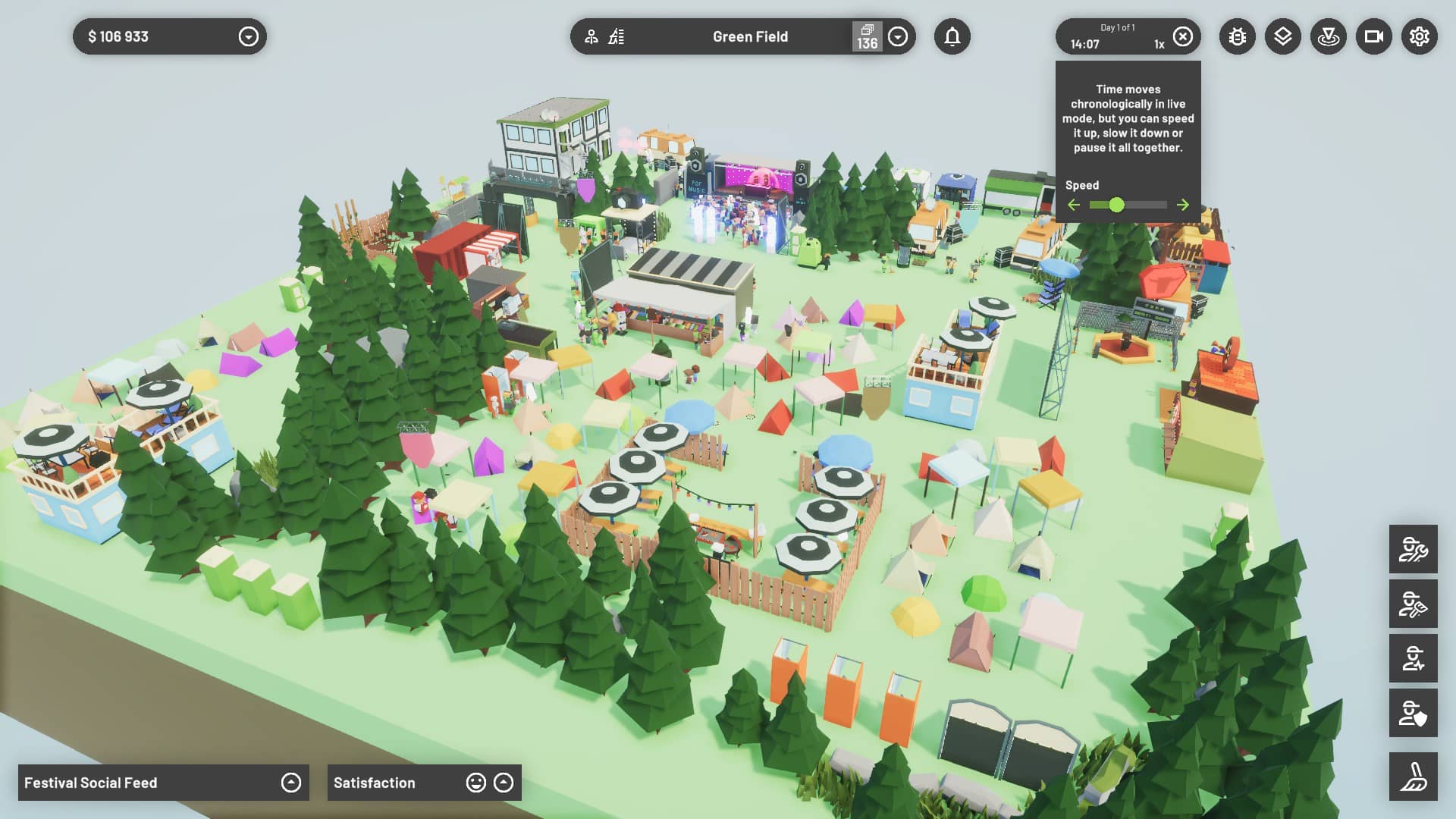Viewport: 1456px width, 819px height.
Task: Click the Satisfaction smiley face icon
Action: coord(475,783)
